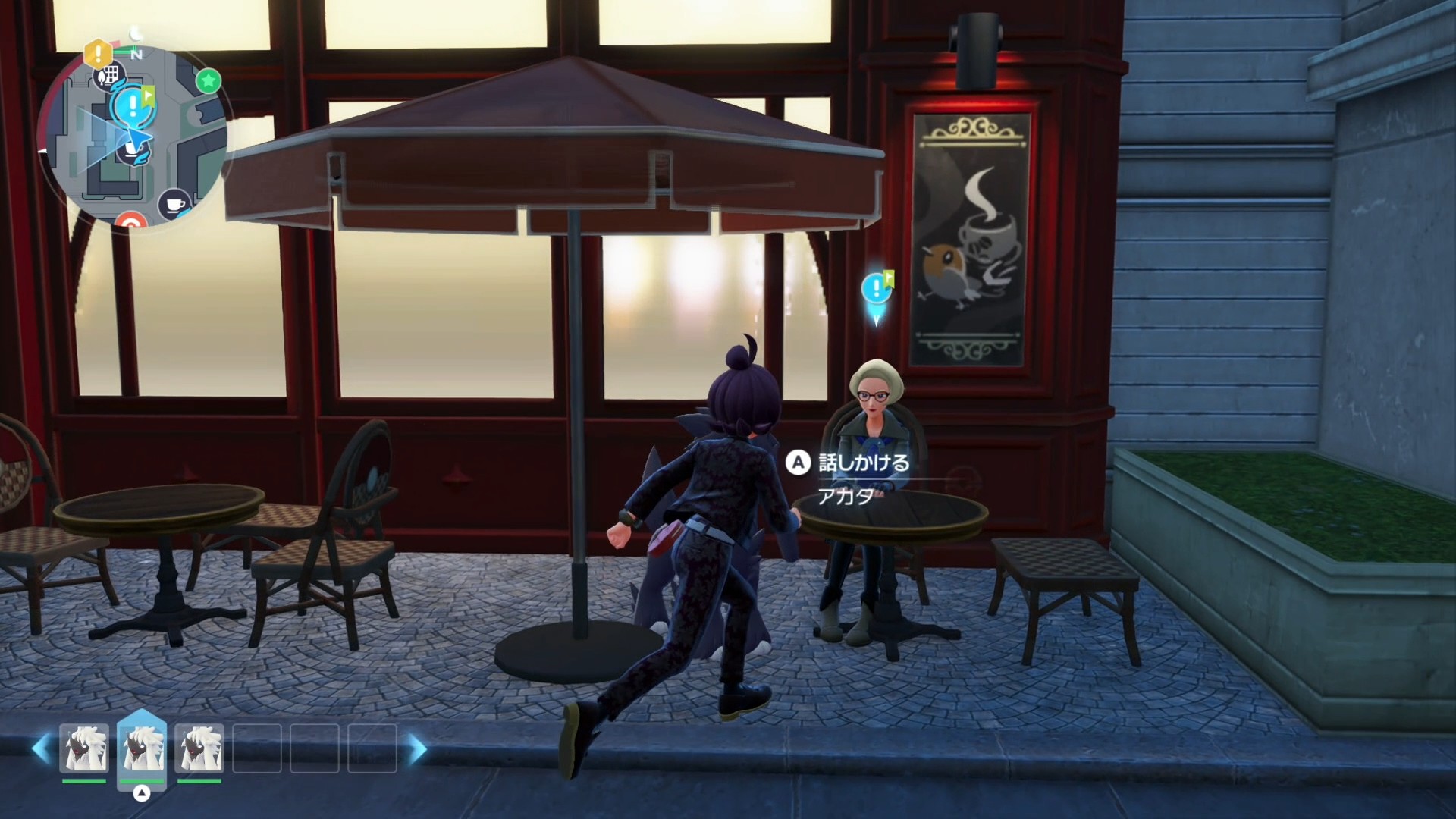Screen dimensions: 1456x819
Task: Select the blue exclamation quest marker on minimap
Action: tap(133, 105)
